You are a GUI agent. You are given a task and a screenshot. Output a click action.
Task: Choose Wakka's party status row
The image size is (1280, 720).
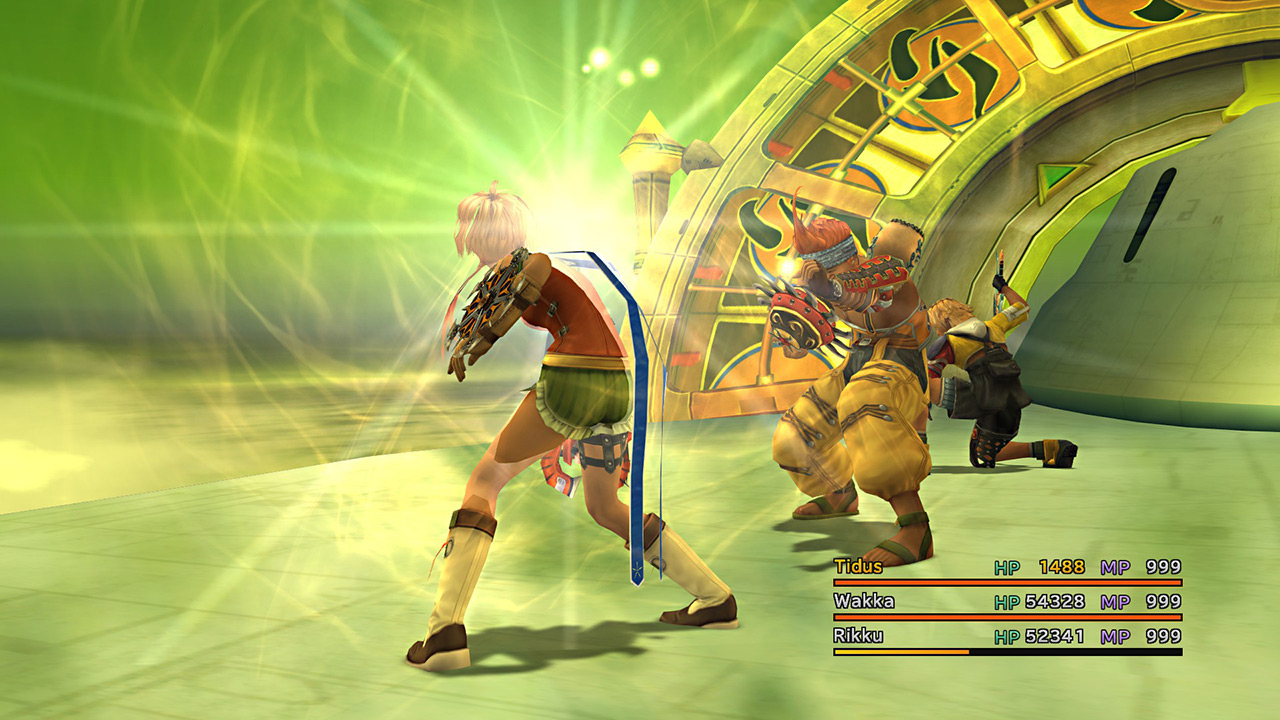[1006, 602]
